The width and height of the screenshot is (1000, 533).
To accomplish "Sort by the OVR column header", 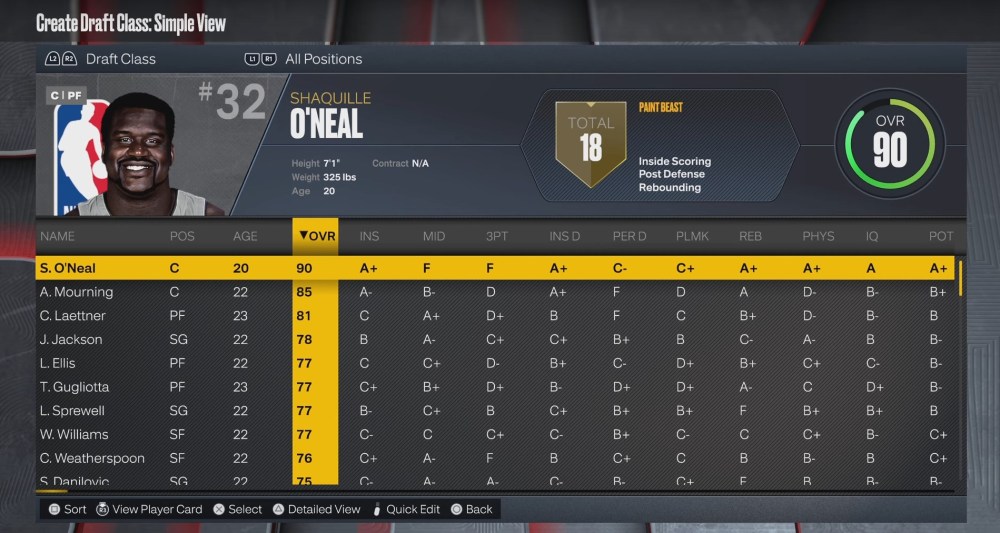I will tap(316, 236).
